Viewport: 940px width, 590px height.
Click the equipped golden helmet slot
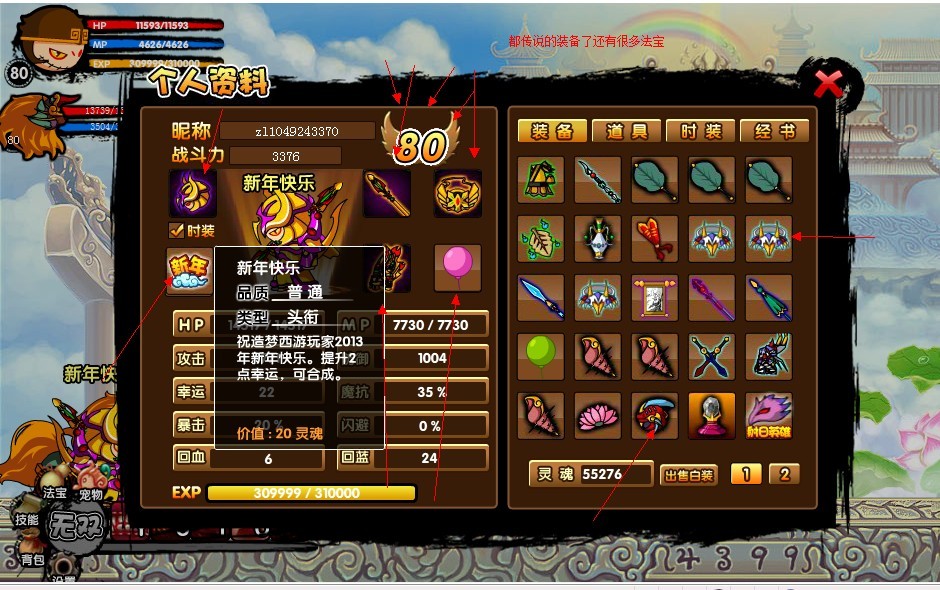pos(457,193)
